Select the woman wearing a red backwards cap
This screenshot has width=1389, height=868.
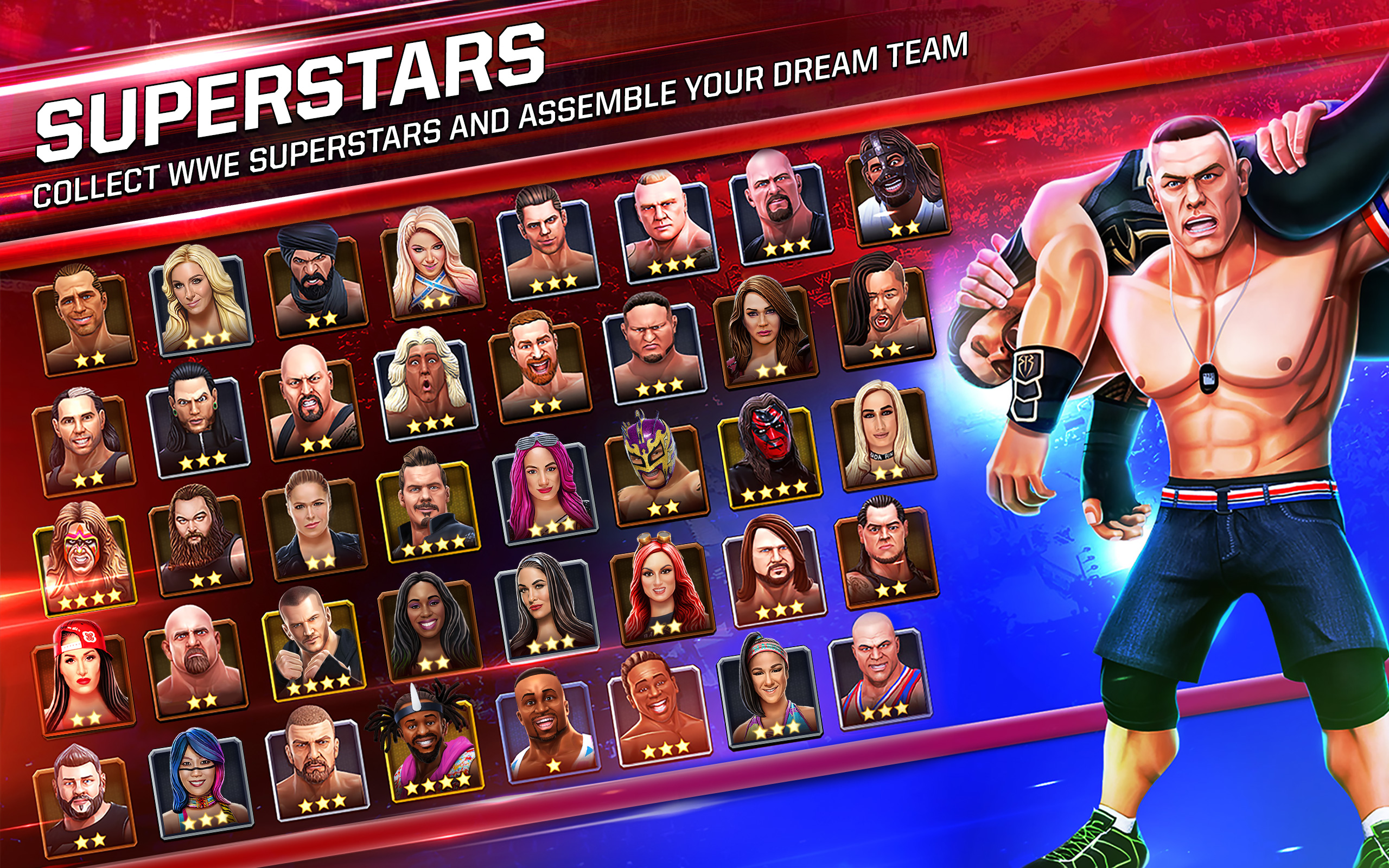[x=84, y=681]
